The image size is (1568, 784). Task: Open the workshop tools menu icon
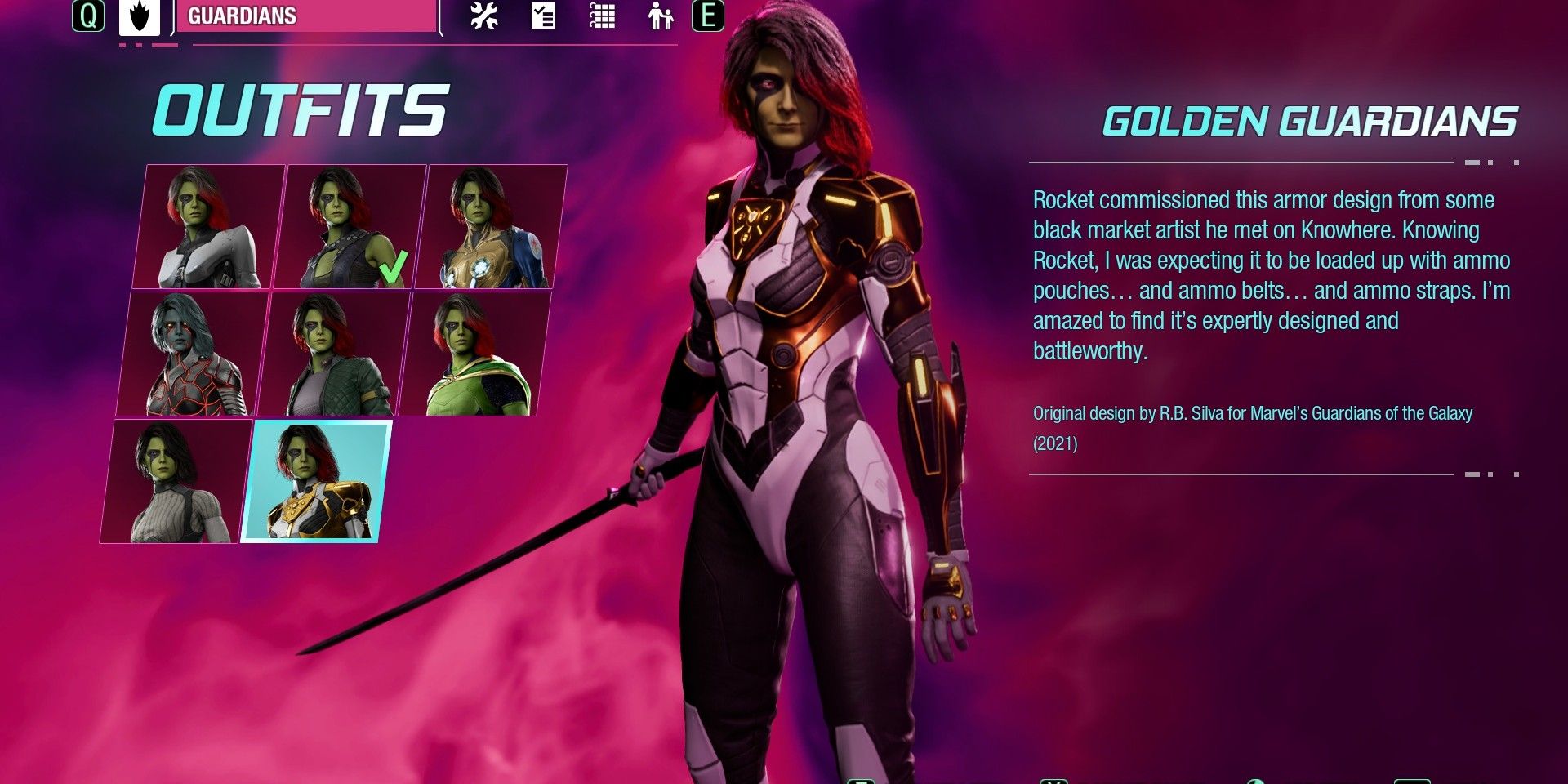coord(483,16)
